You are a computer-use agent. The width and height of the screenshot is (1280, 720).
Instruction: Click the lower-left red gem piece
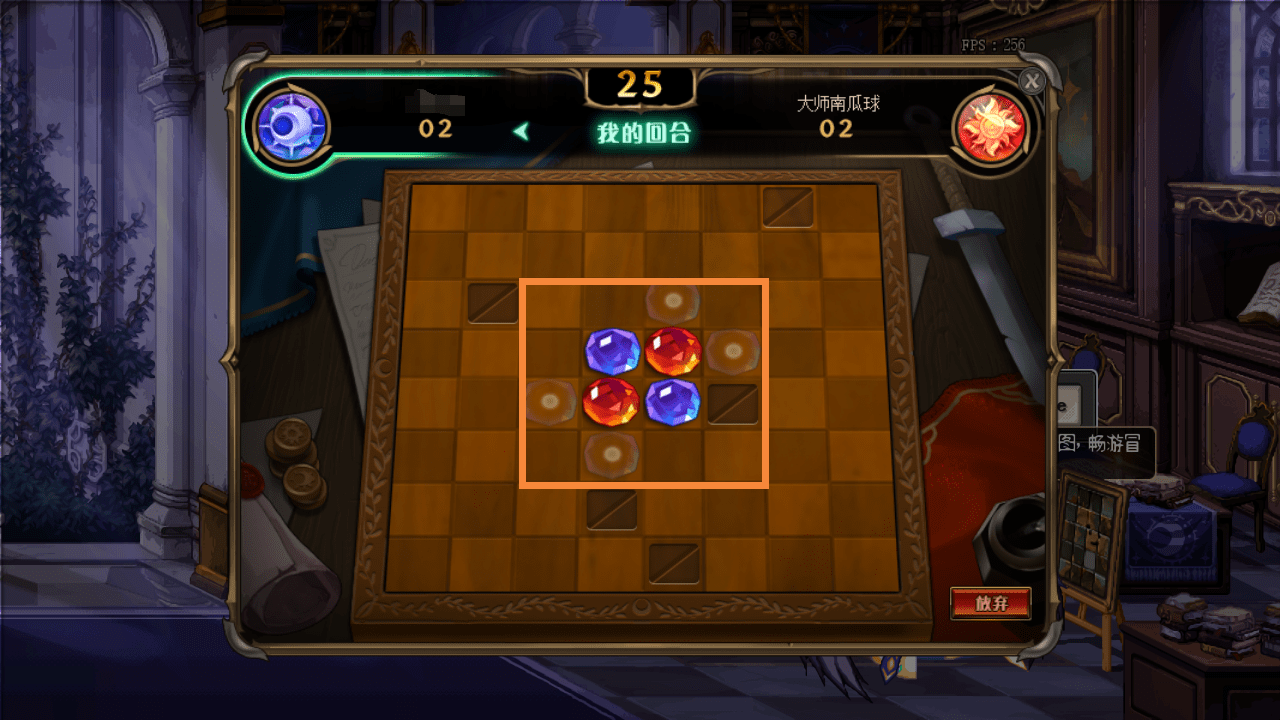tap(613, 403)
